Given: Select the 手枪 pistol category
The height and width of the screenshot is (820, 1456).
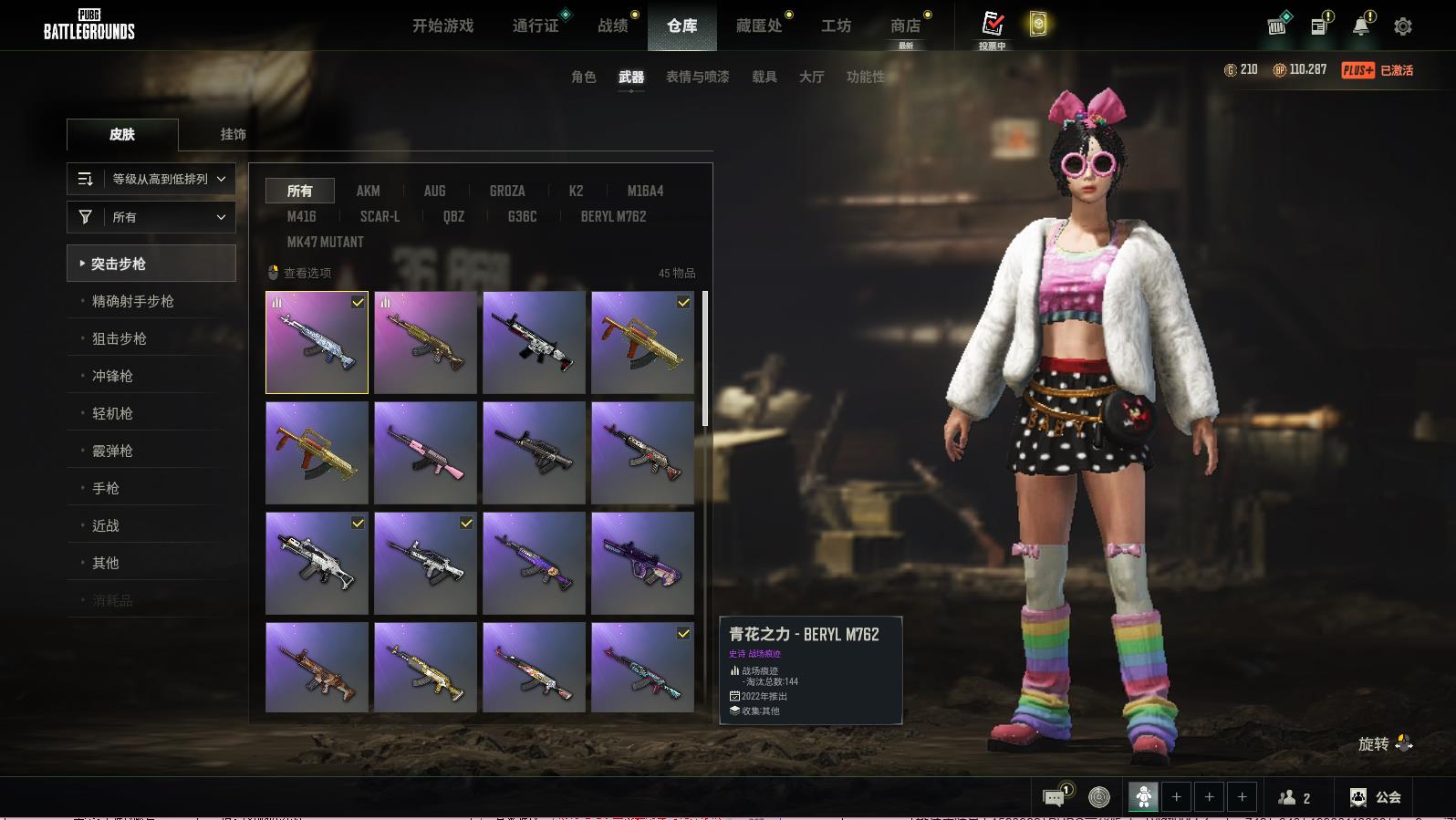Looking at the screenshot, I should (x=106, y=488).
